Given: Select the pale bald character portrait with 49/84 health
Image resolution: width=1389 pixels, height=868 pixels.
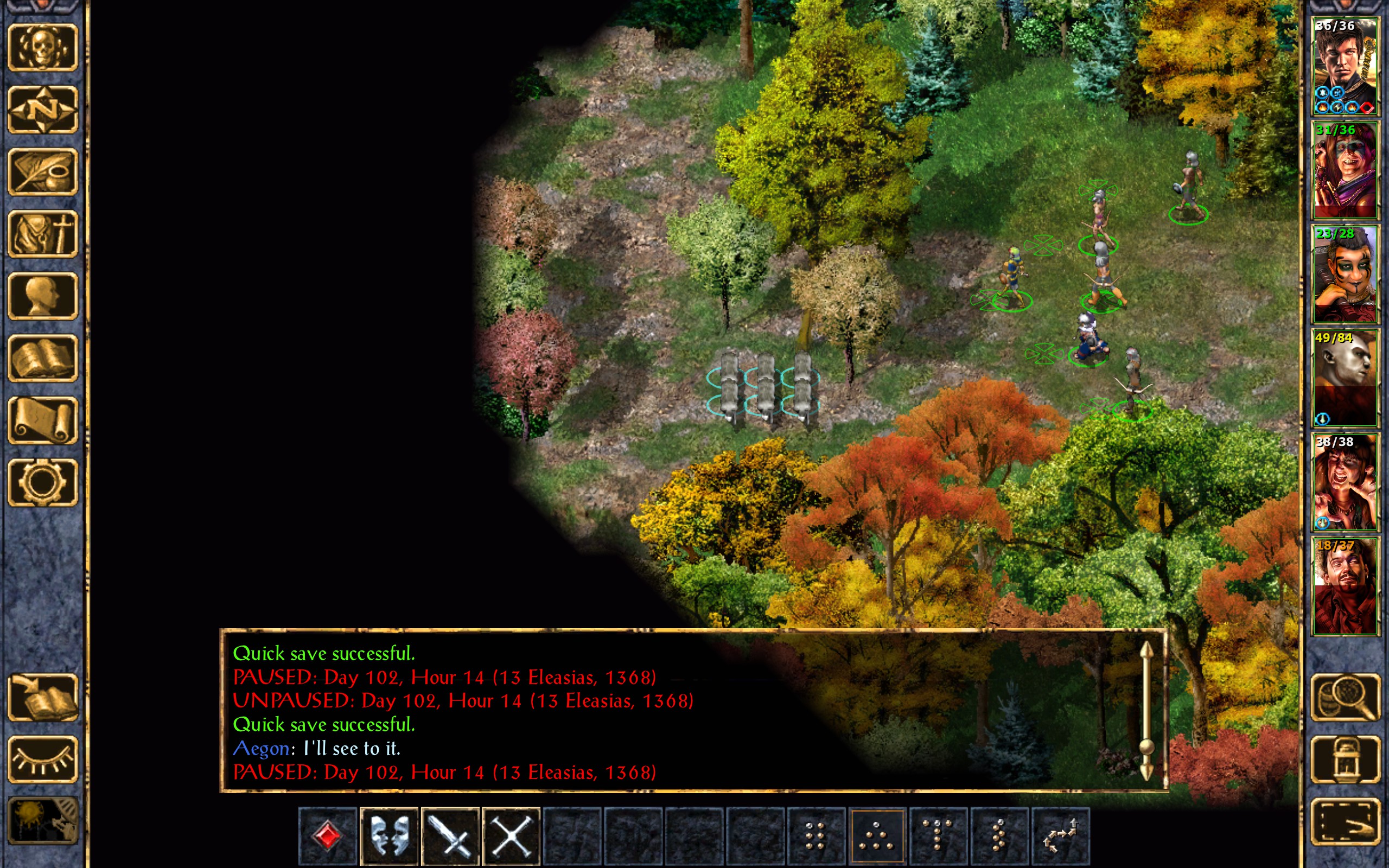Looking at the screenshot, I should (1345, 378).
